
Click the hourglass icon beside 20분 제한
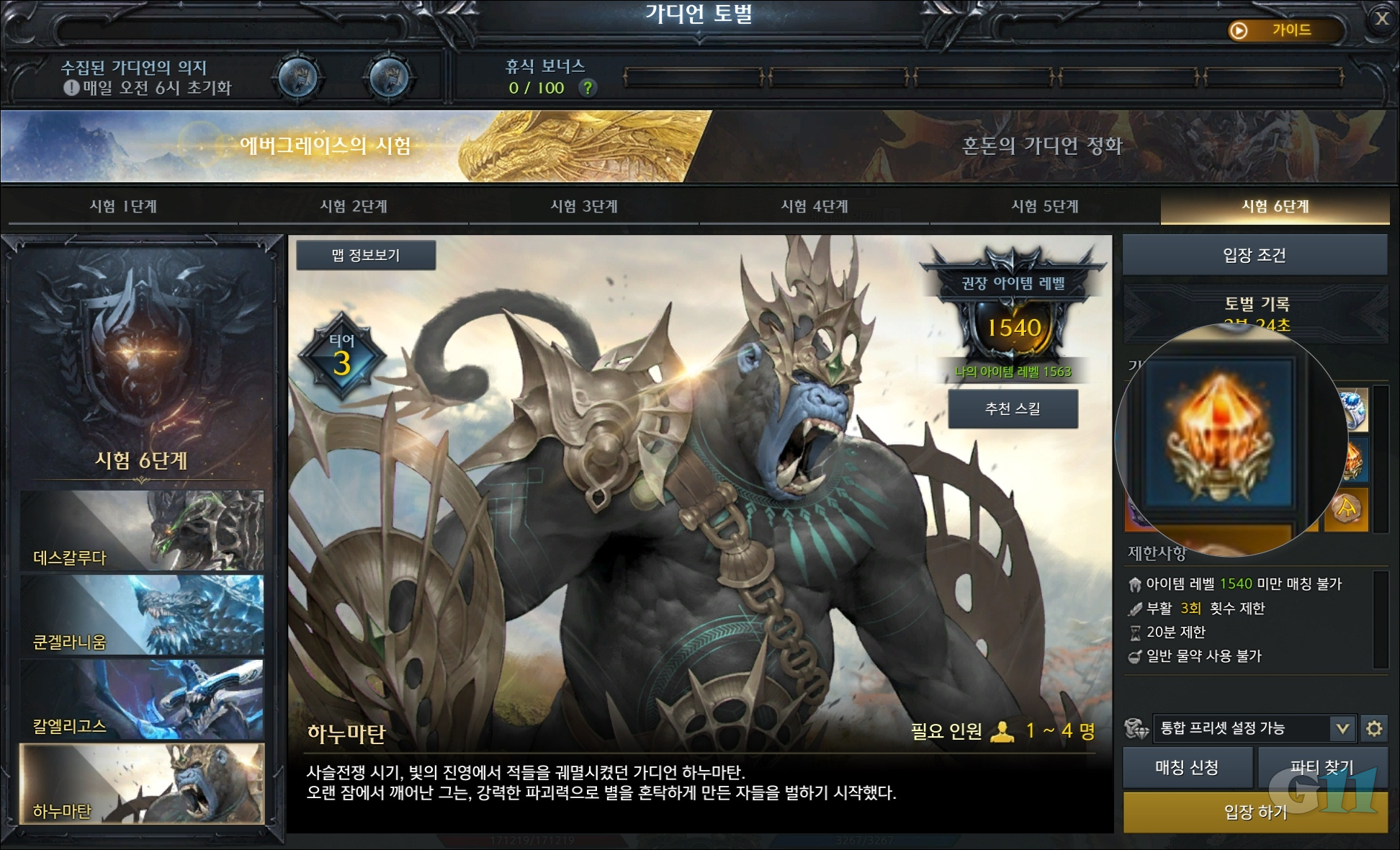tap(1136, 632)
